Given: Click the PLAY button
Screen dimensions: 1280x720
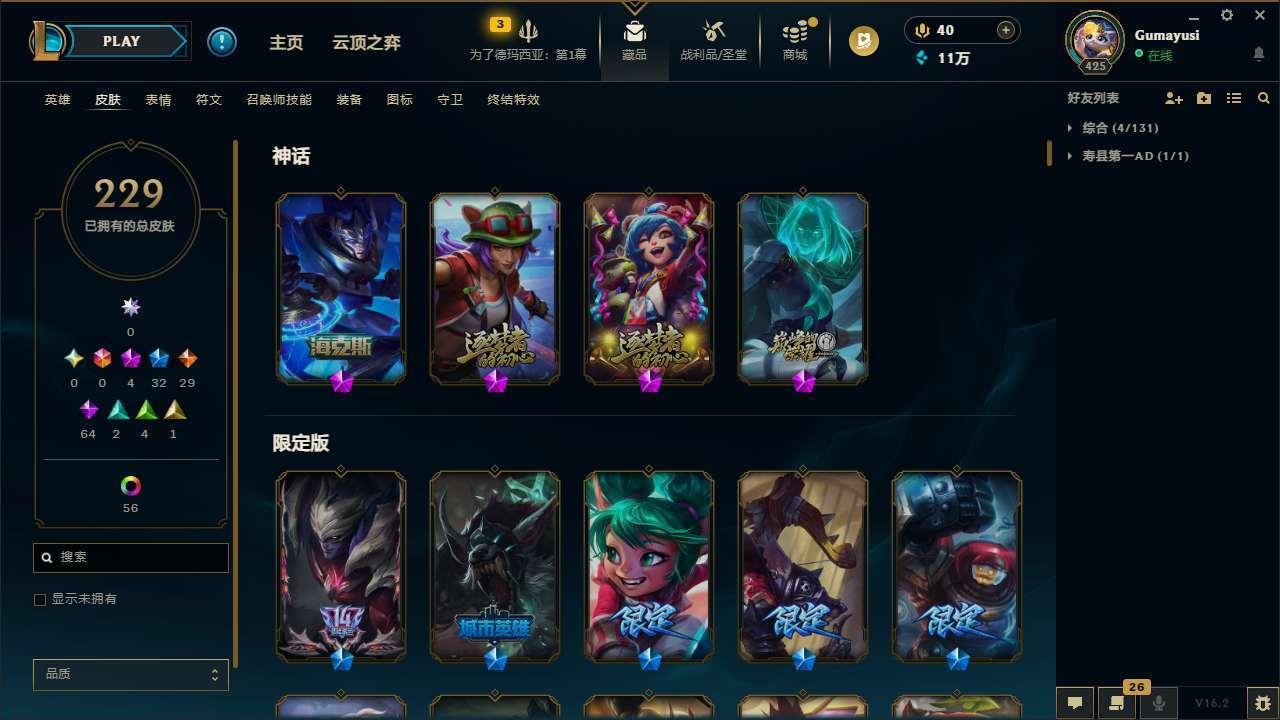Looking at the screenshot, I should pyautogui.click(x=121, y=41).
